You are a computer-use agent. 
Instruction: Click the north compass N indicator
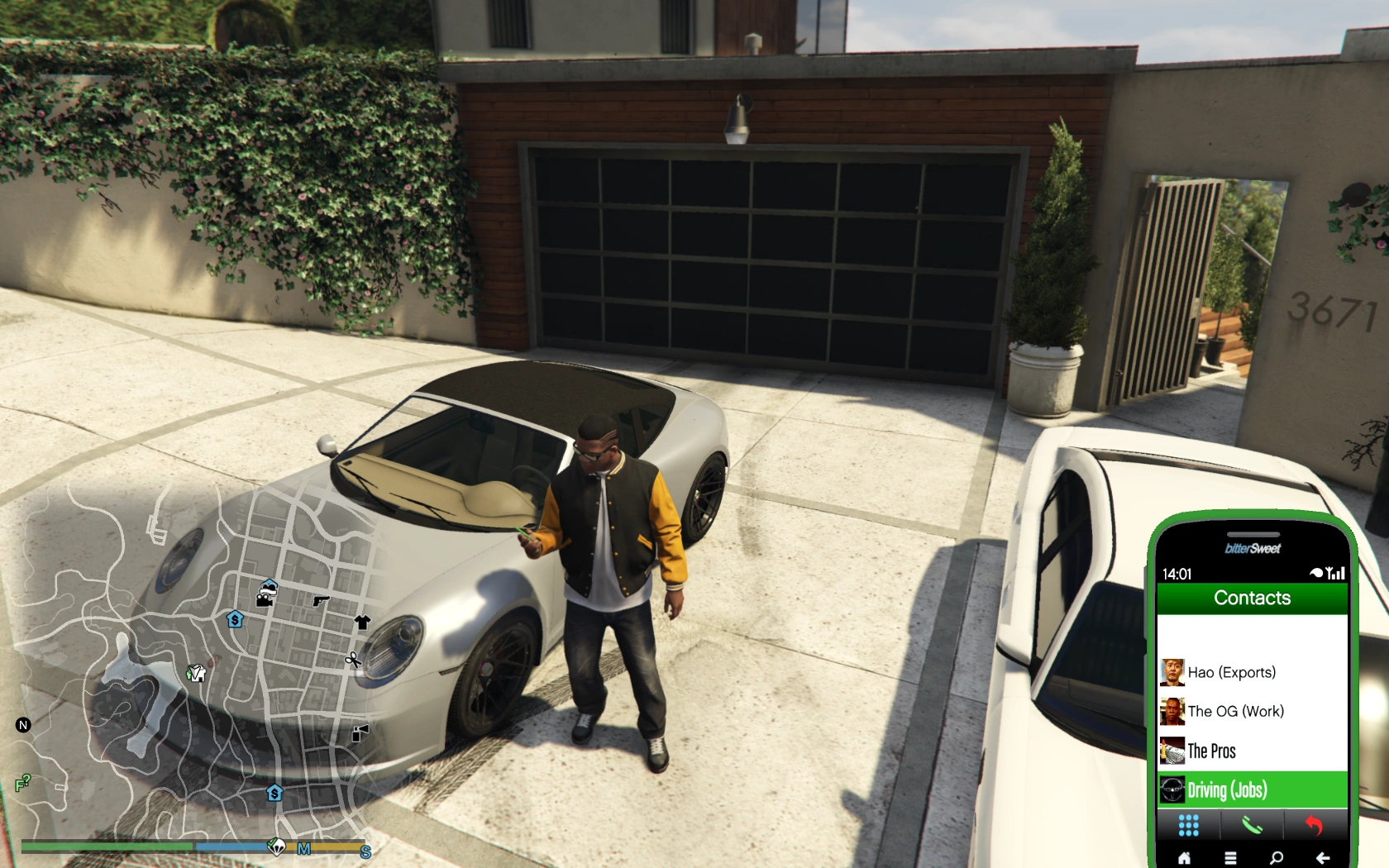23,725
